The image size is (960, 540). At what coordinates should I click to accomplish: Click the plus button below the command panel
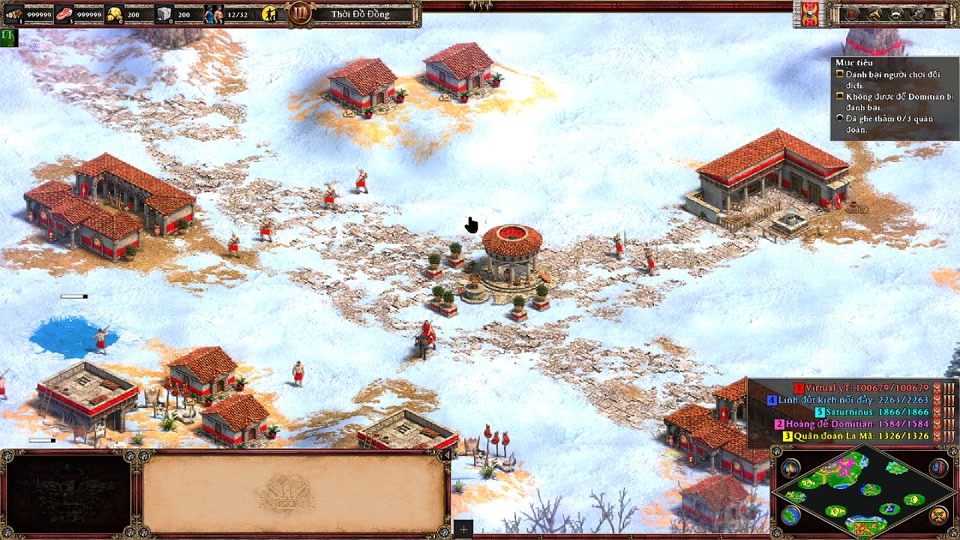click(x=463, y=528)
